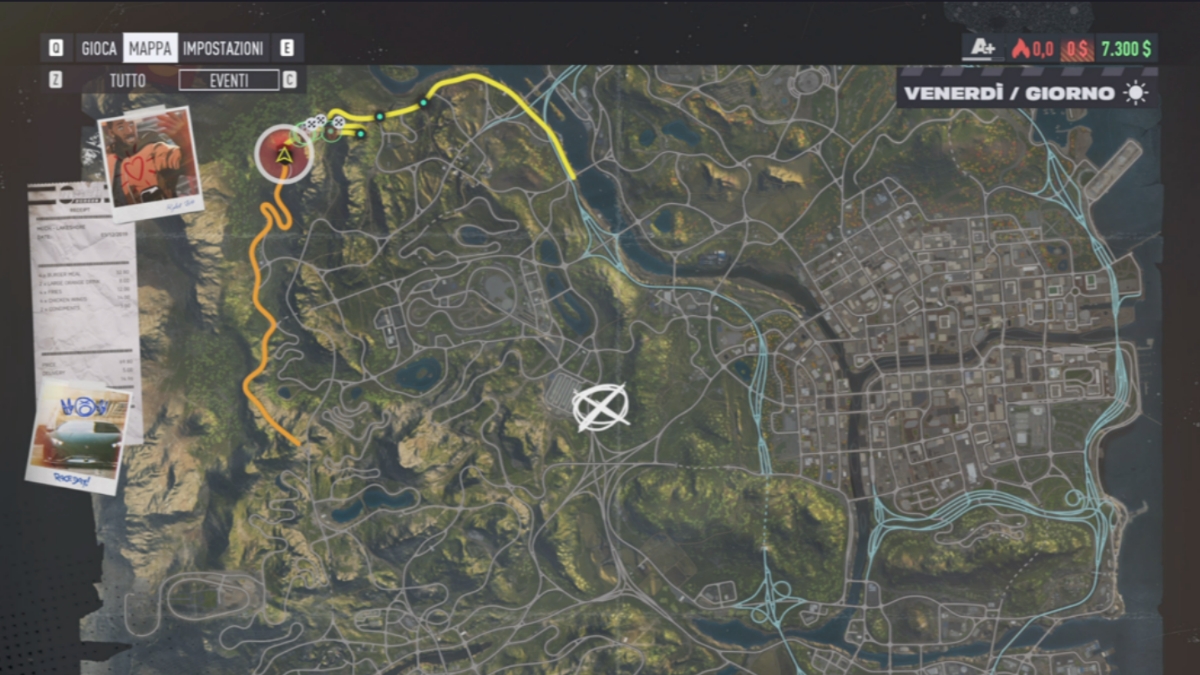1200x675 pixels.
Task: Show all map markers with TUTTO filter
Action: tap(128, 80)
